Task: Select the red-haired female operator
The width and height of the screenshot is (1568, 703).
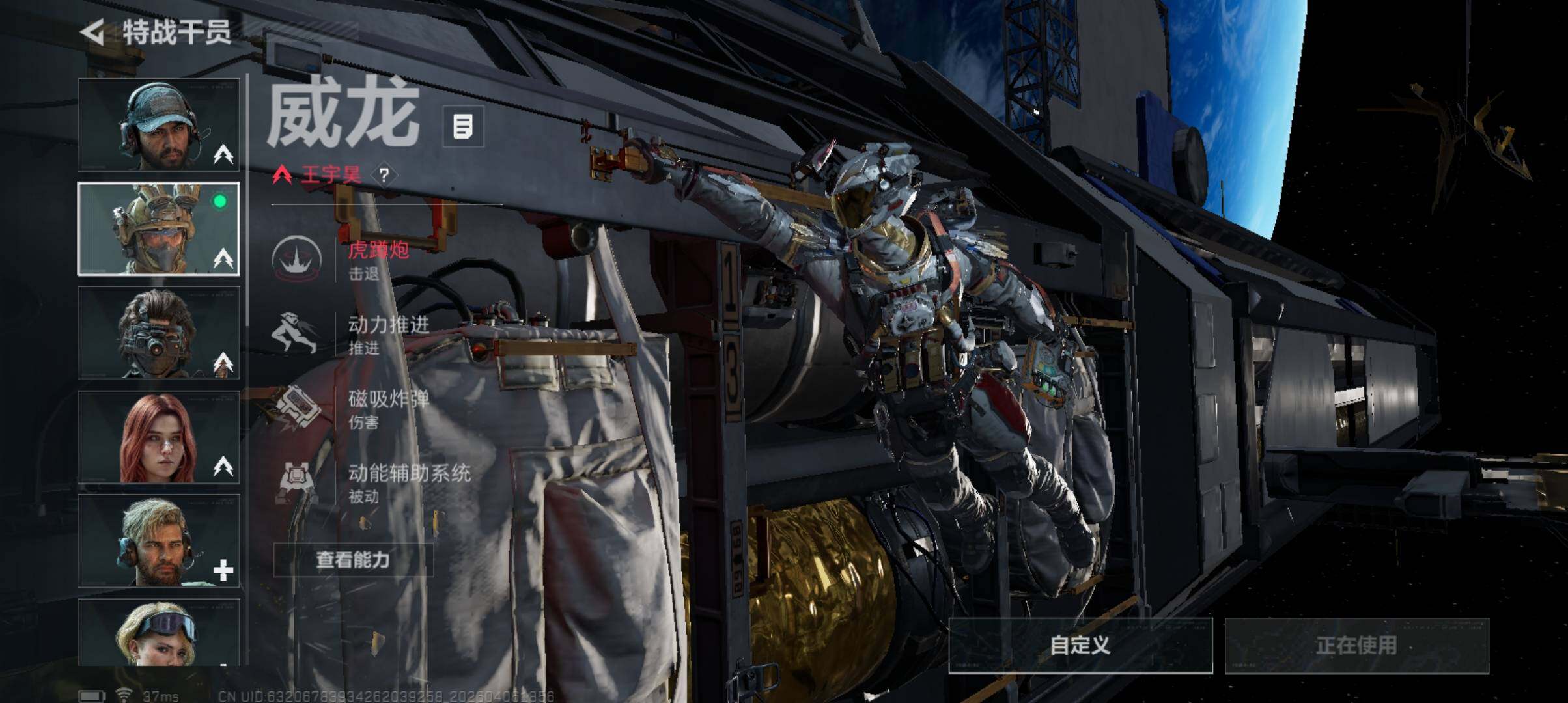Action: coord(159,437)
